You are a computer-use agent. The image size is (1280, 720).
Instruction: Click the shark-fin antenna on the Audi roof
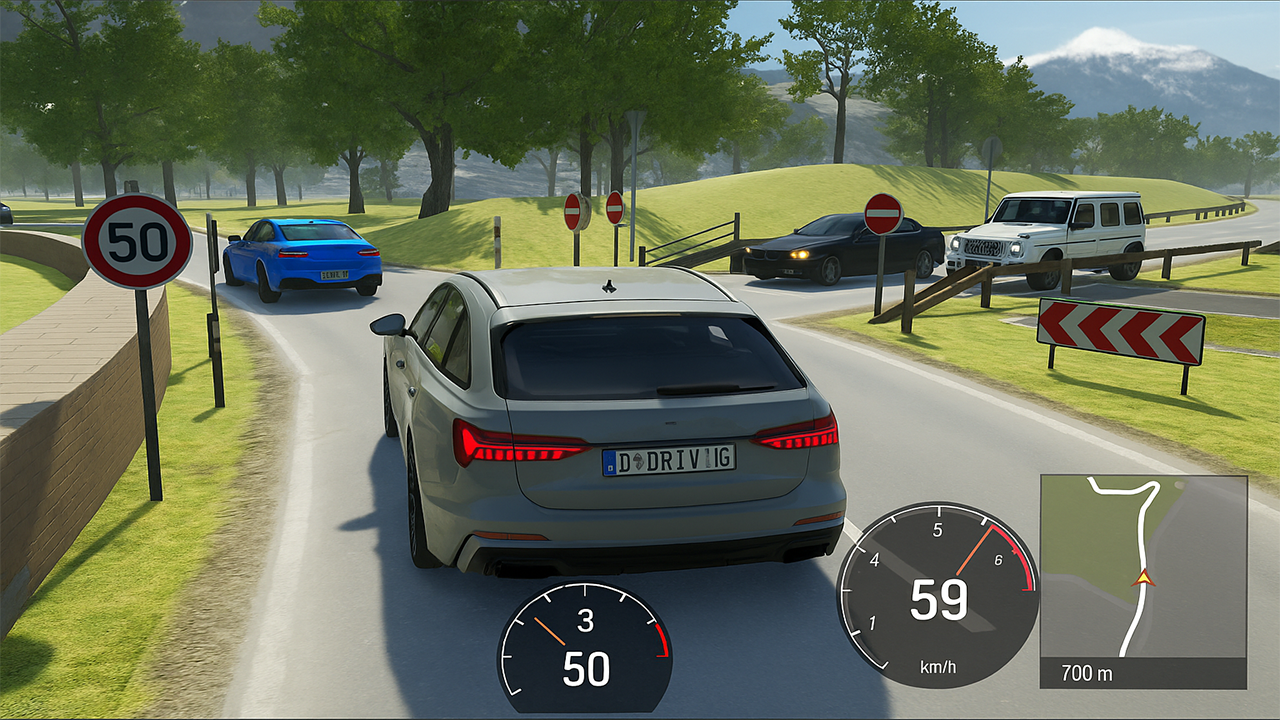point(607,287)
